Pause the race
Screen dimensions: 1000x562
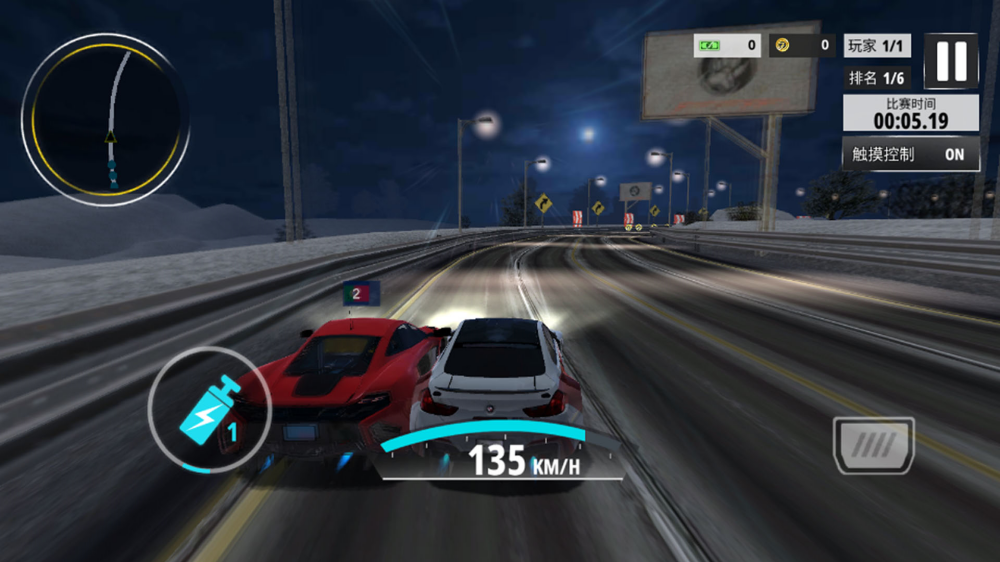pos(951,62)
